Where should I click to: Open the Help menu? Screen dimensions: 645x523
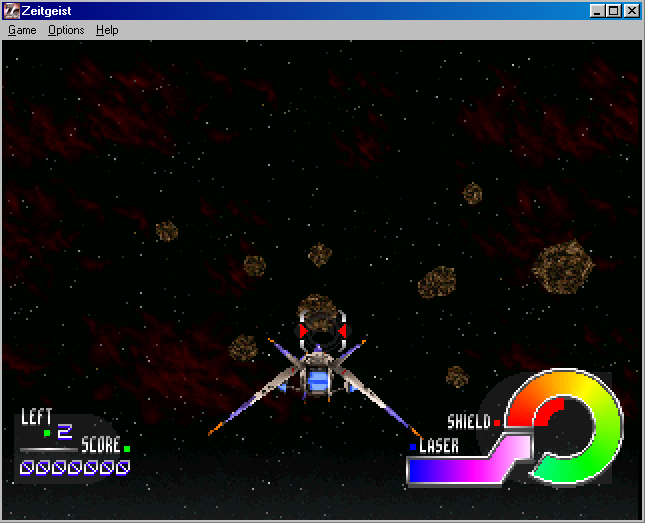point(107,30)
